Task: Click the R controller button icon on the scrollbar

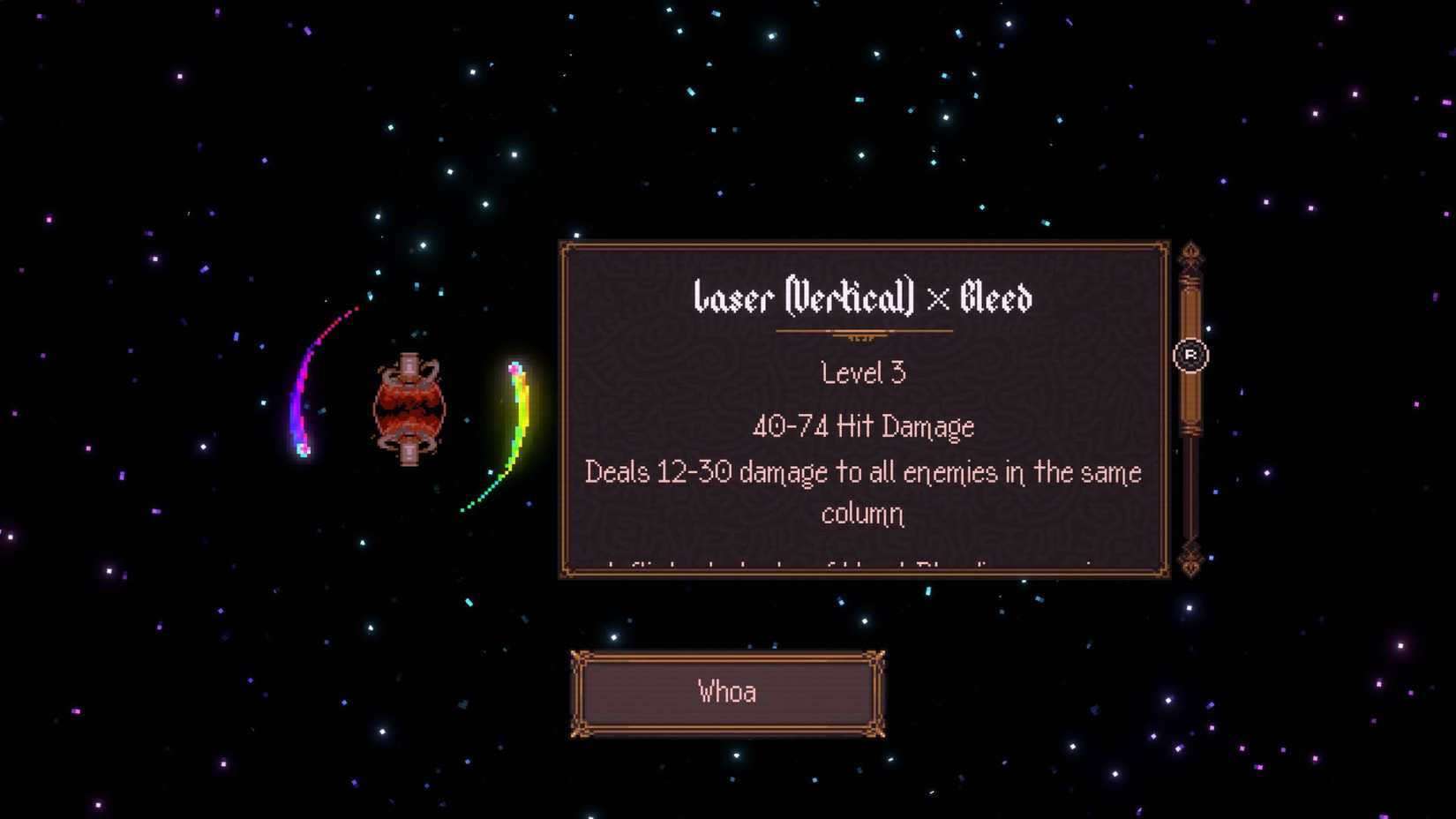Action: click(1192, 354)
